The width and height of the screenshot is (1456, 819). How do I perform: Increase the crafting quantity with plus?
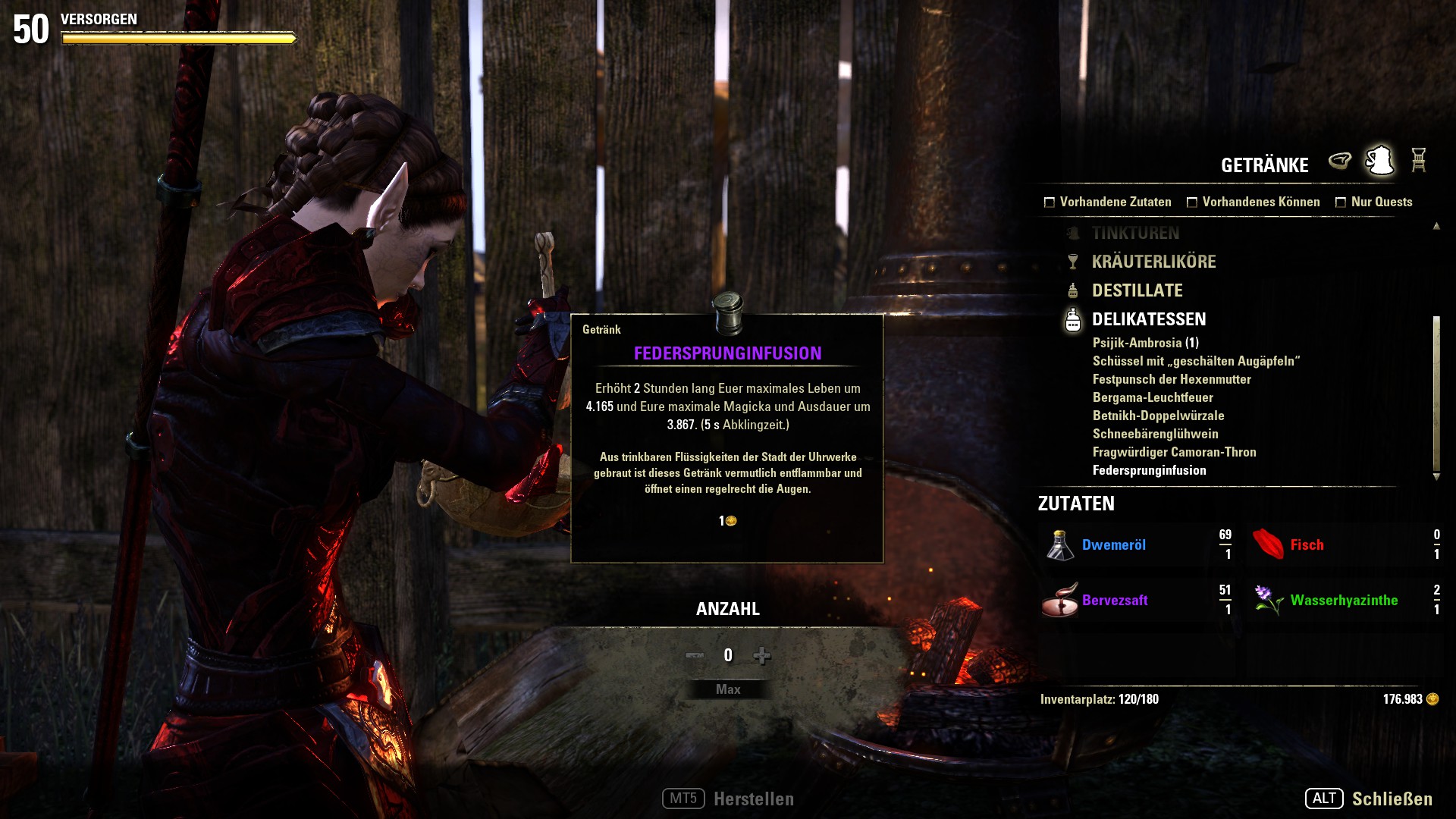coord(762,655)
